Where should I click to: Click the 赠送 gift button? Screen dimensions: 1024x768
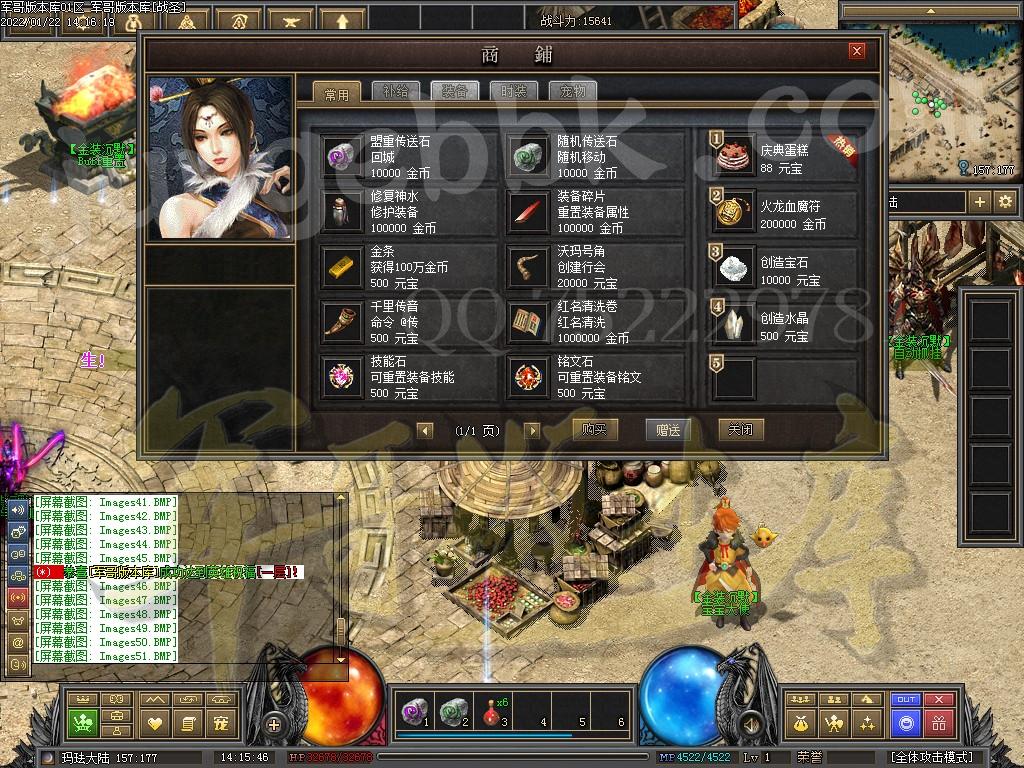coord(668,430)
